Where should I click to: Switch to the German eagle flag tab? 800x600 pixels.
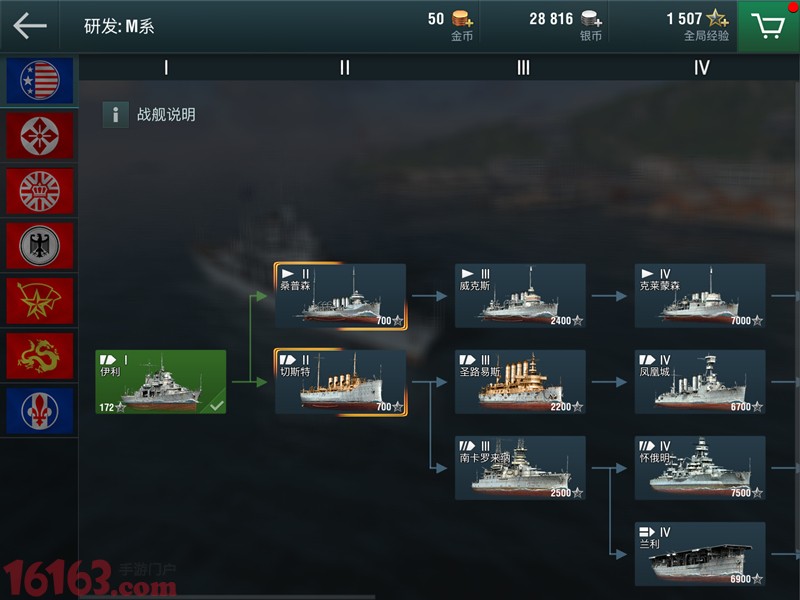coord(40,246)
